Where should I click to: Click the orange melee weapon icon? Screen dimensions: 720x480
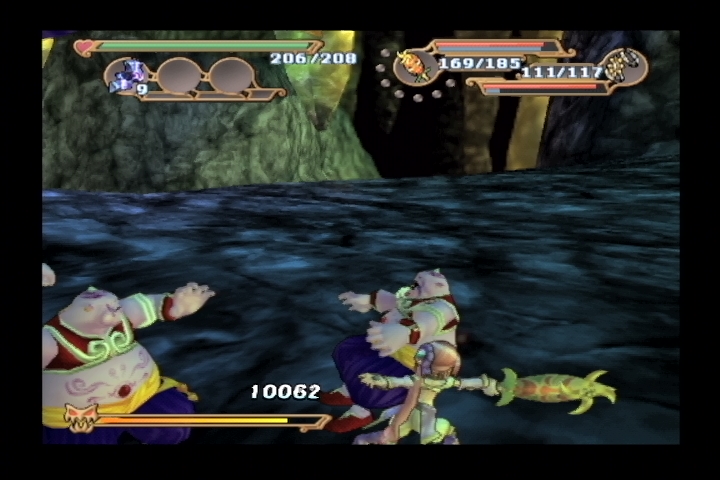tap(411, 66)
